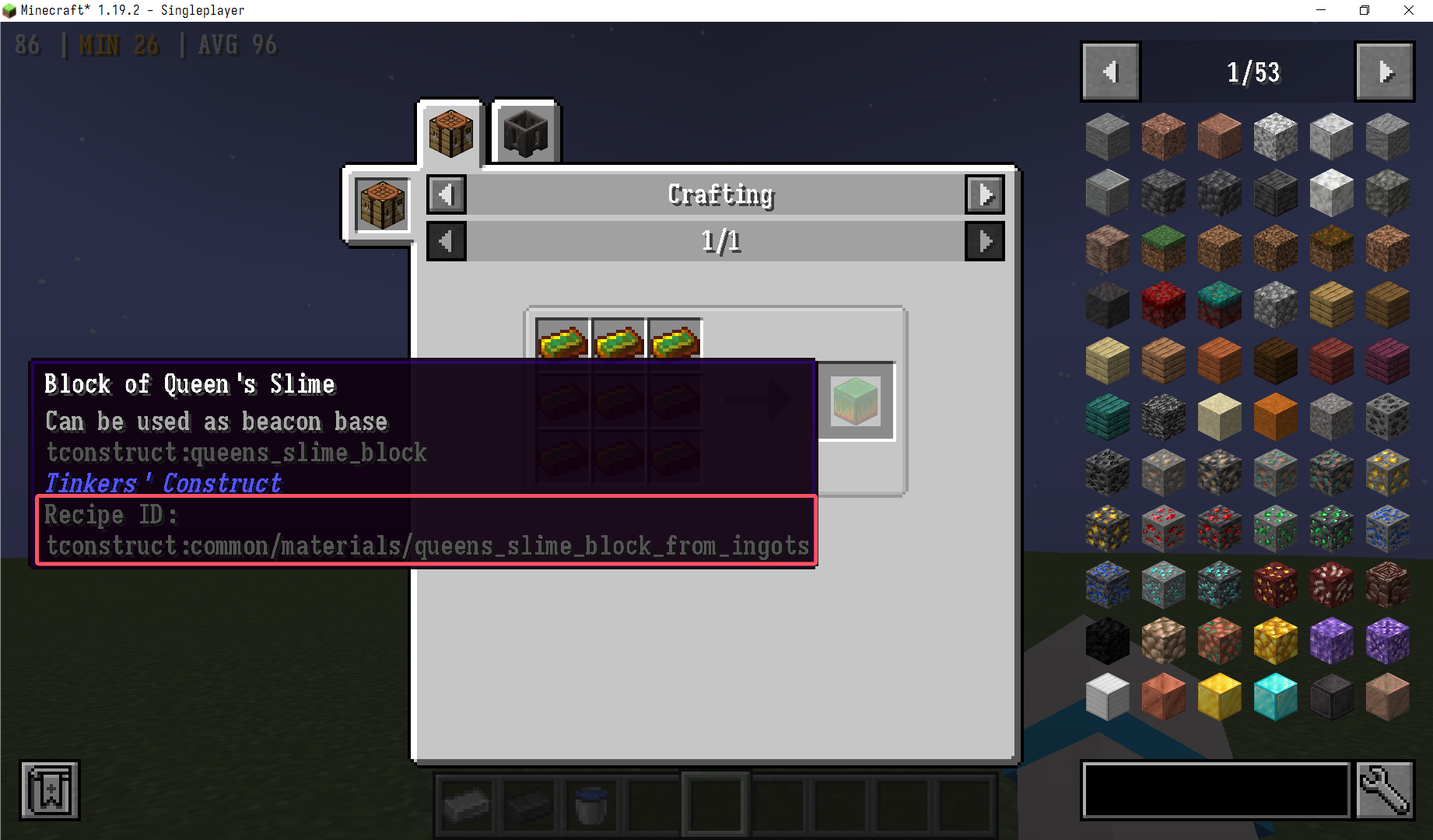Image resolution: width=1433 pixels, height=840 pixels.
Task: Open the wrench configuration button
Action: [x=1385, y=790]
